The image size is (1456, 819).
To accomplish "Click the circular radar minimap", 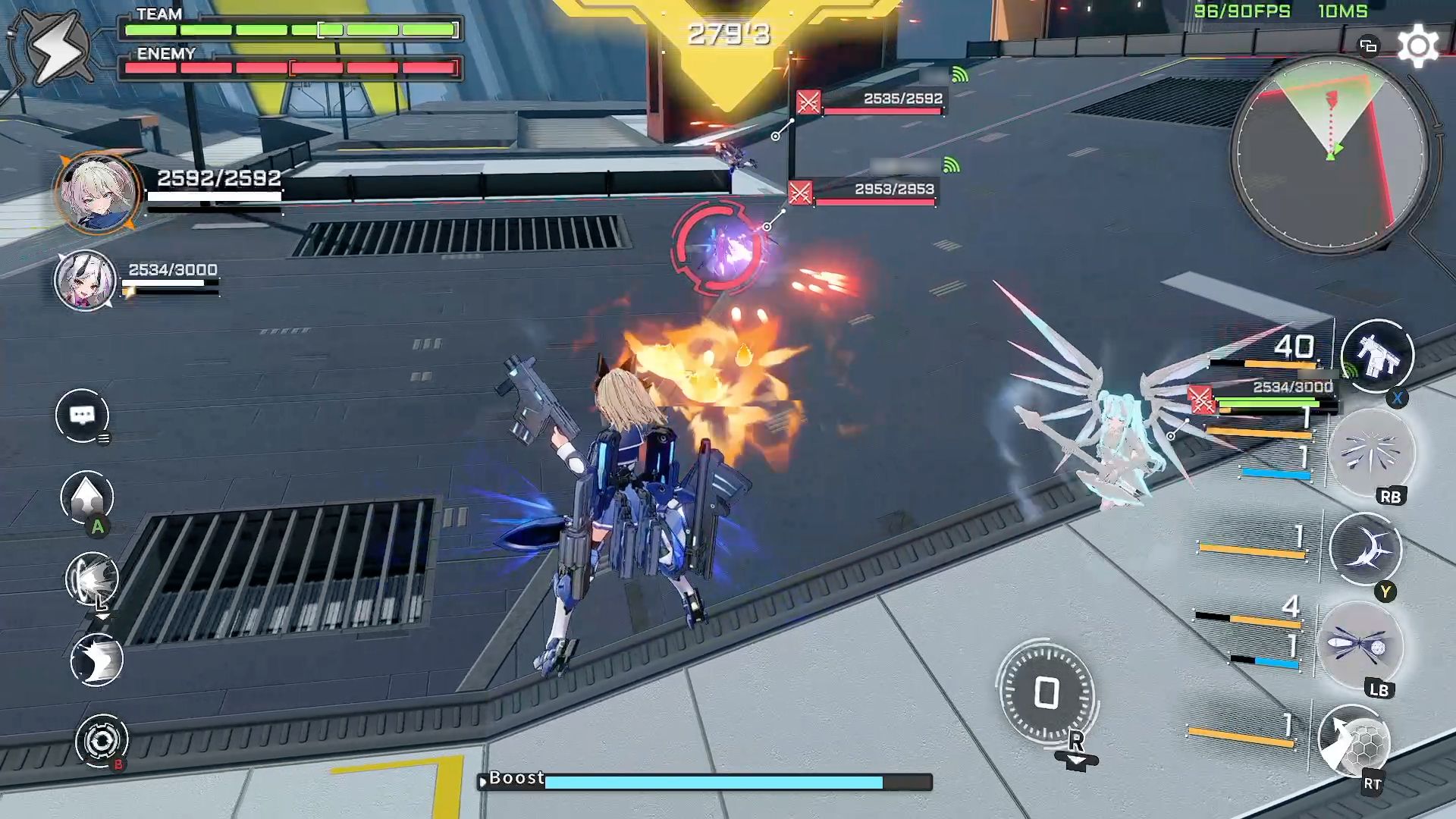I will coord(1331,154).
